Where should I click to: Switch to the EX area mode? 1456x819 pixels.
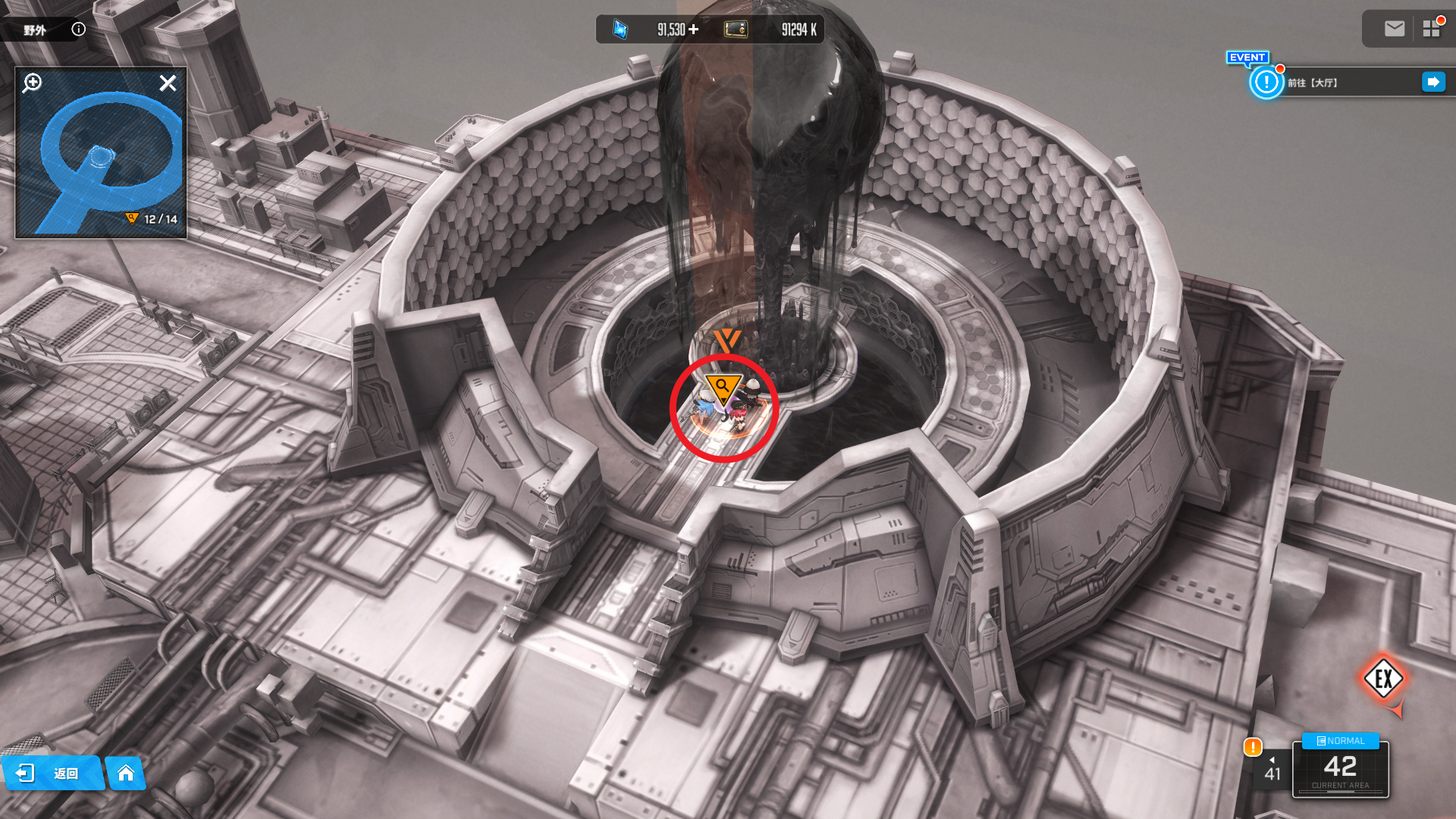(1383, 679)
